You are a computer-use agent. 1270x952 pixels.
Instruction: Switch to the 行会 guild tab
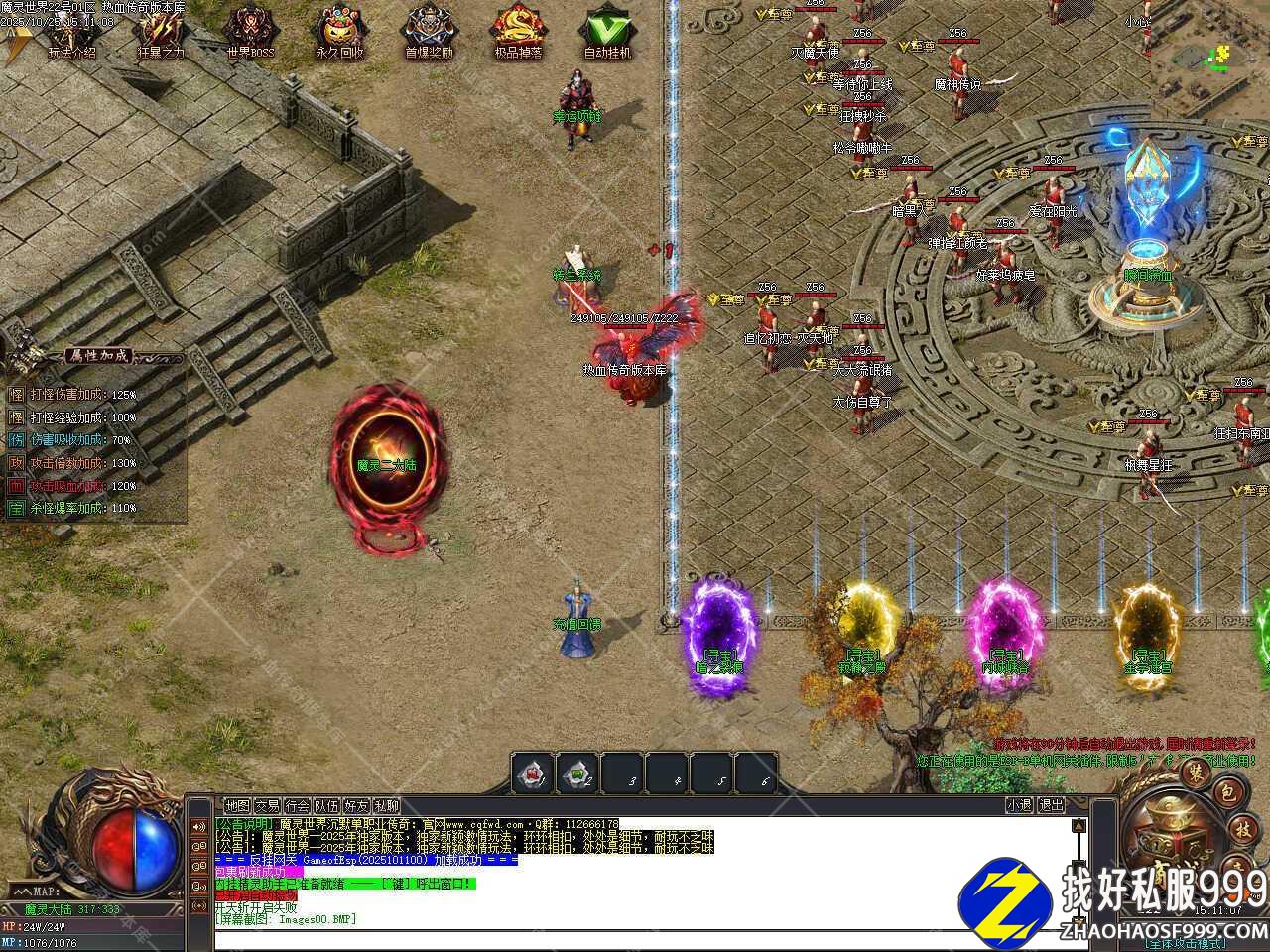coord(297,806)
